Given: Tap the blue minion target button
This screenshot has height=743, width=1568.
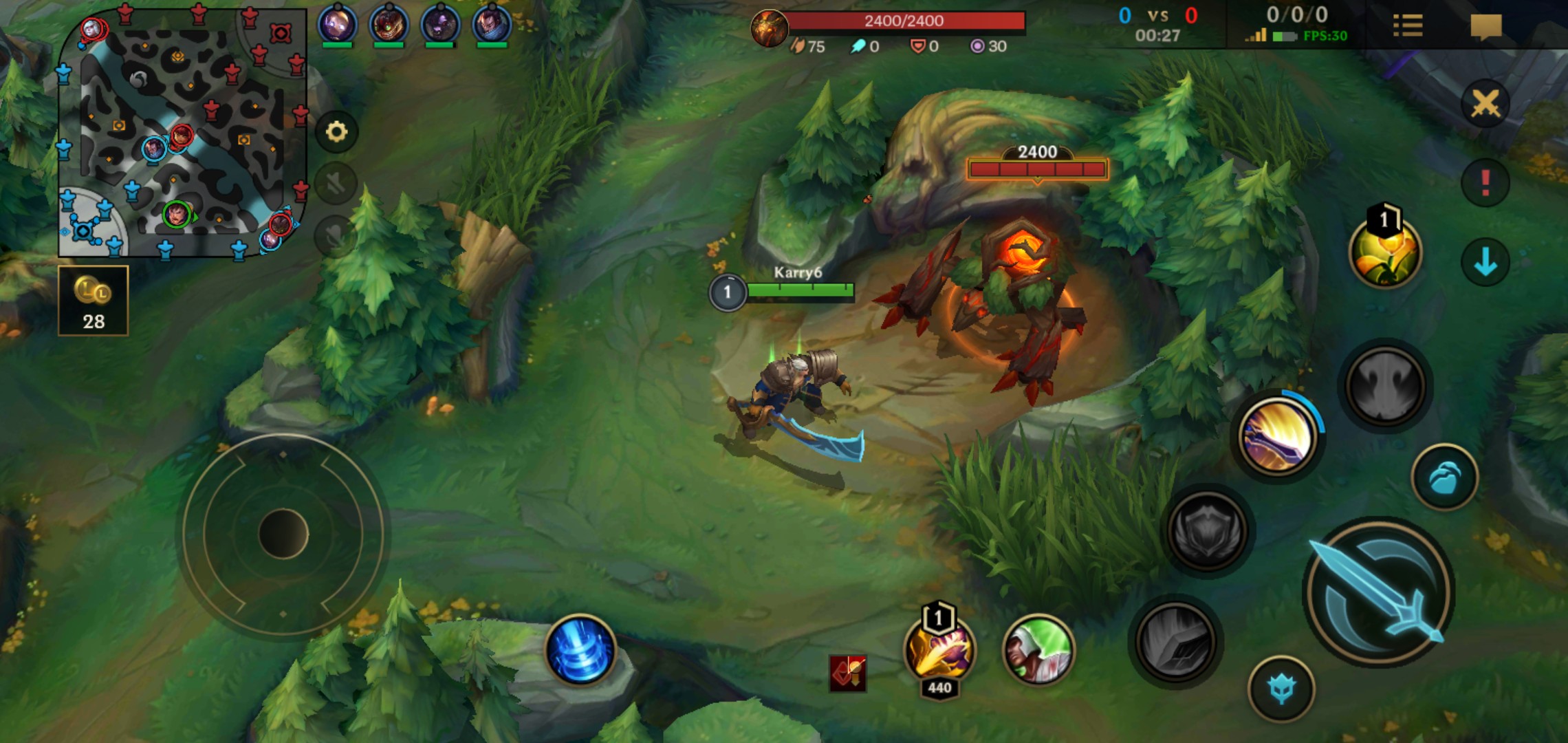Looking at the screenshot, I should click(1281, 689).
